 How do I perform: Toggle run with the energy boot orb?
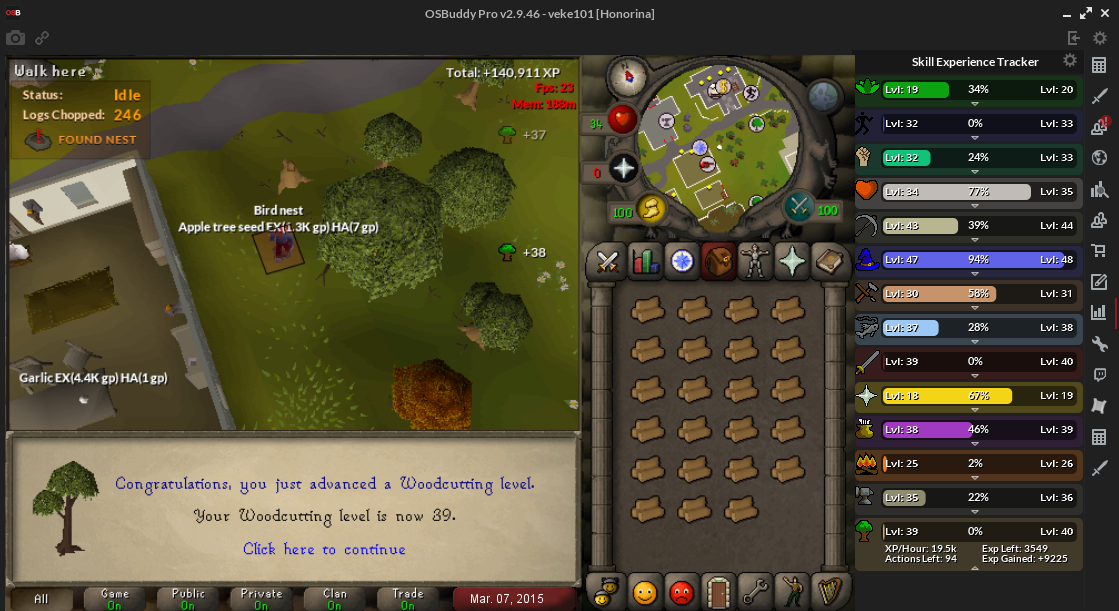click(x=652, y=209)
